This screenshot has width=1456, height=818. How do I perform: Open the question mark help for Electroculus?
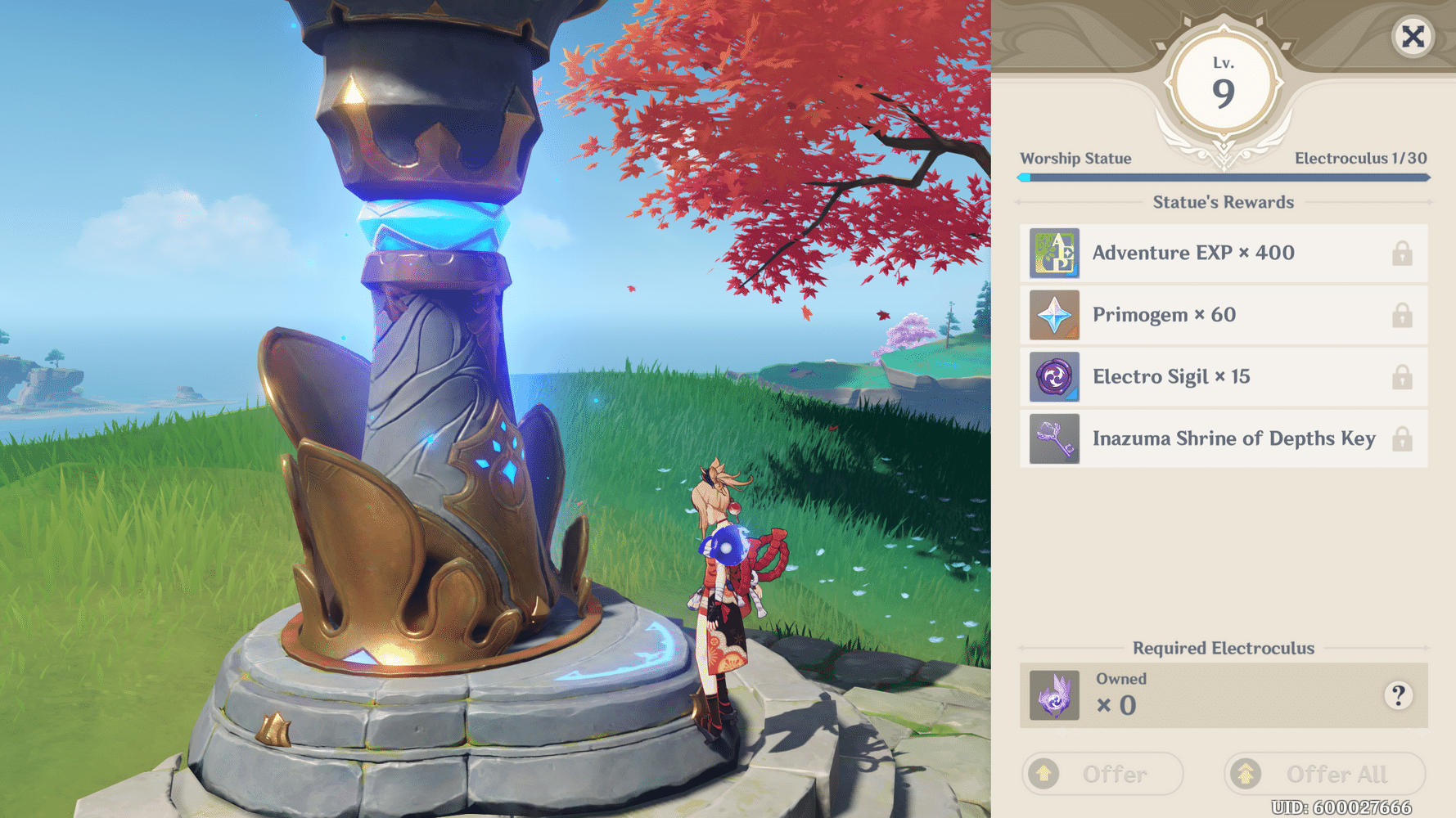(1398, 695)
